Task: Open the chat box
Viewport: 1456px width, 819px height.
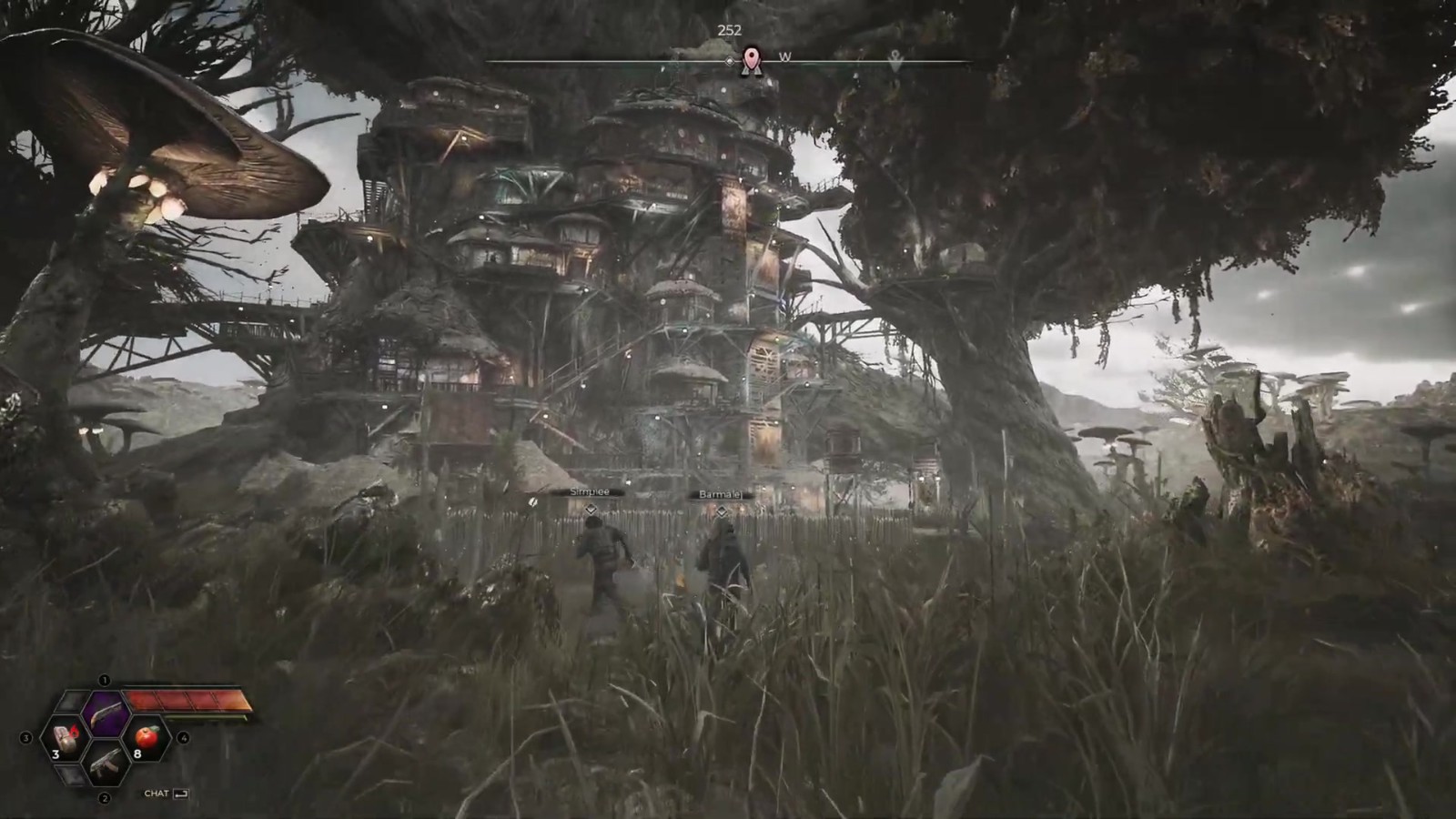Action: click(x=166, y=794)
